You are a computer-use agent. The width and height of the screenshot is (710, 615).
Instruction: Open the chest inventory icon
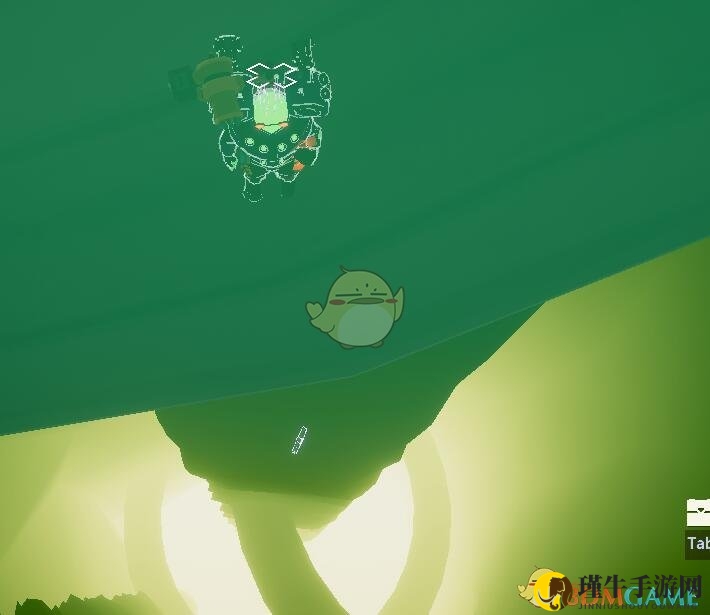[698, 512]
